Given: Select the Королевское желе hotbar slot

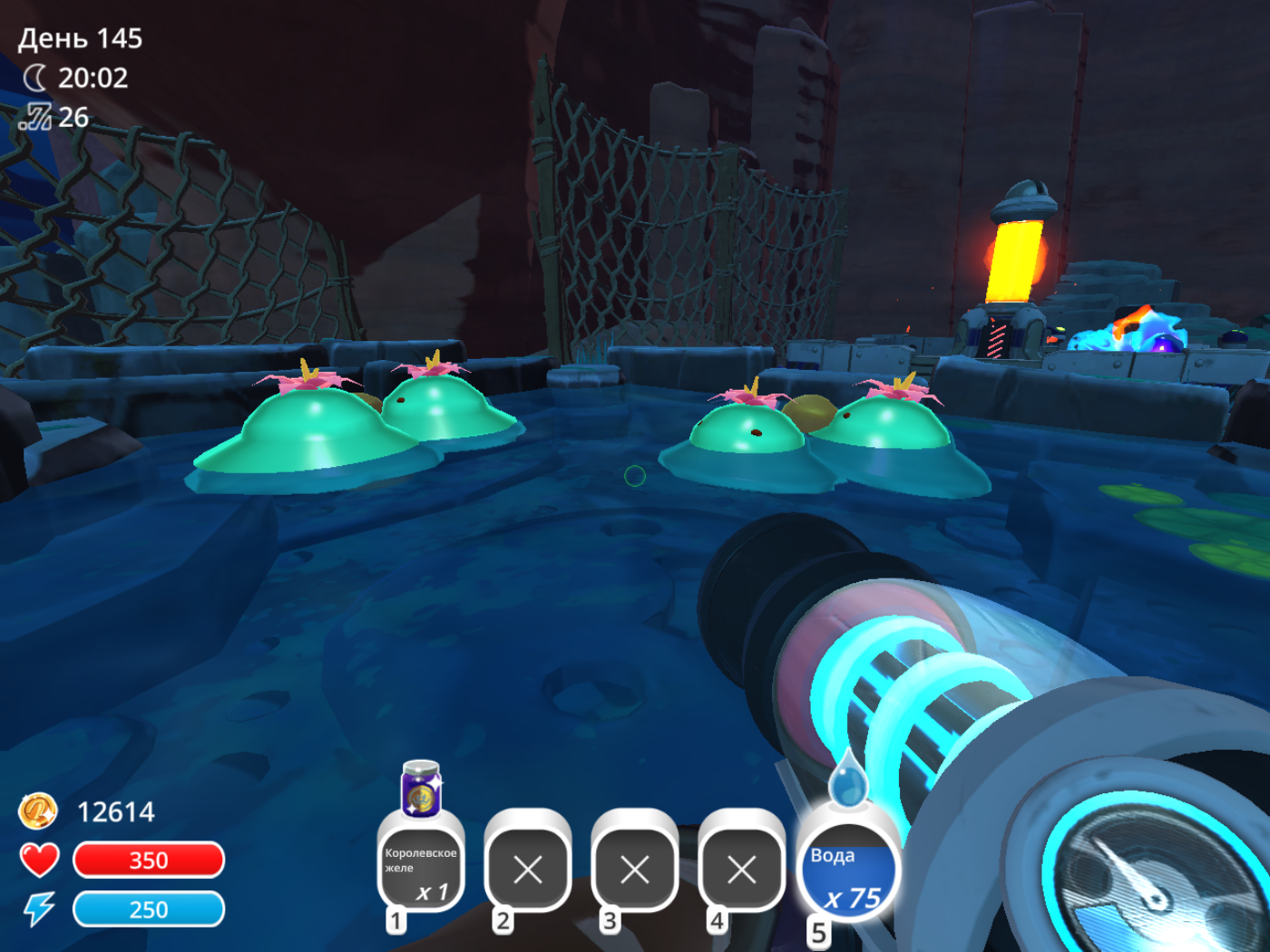Looking at the screenshot, I should click(x=421, y=868).
